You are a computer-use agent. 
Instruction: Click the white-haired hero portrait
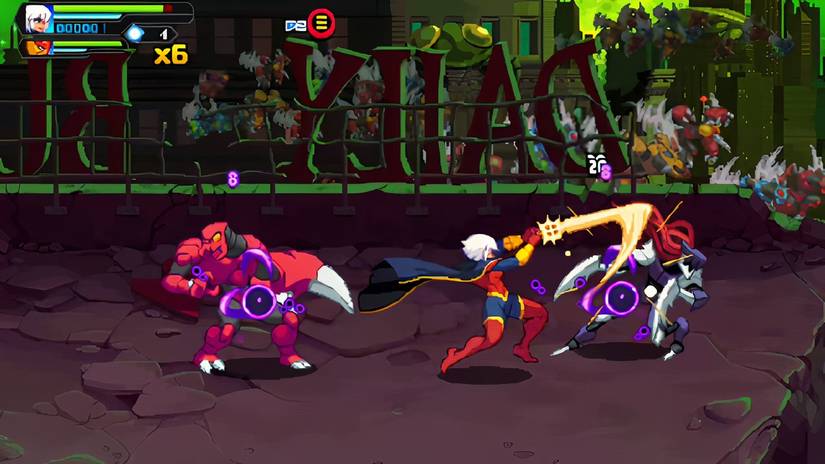[x=39, y=18]
